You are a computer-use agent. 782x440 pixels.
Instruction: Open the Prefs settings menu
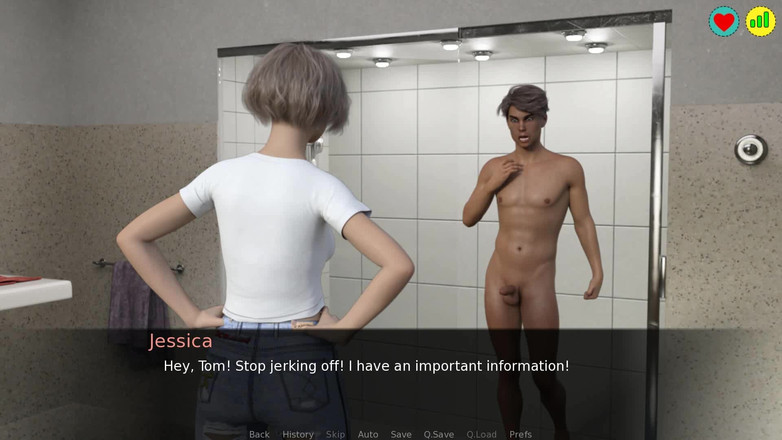521,434
